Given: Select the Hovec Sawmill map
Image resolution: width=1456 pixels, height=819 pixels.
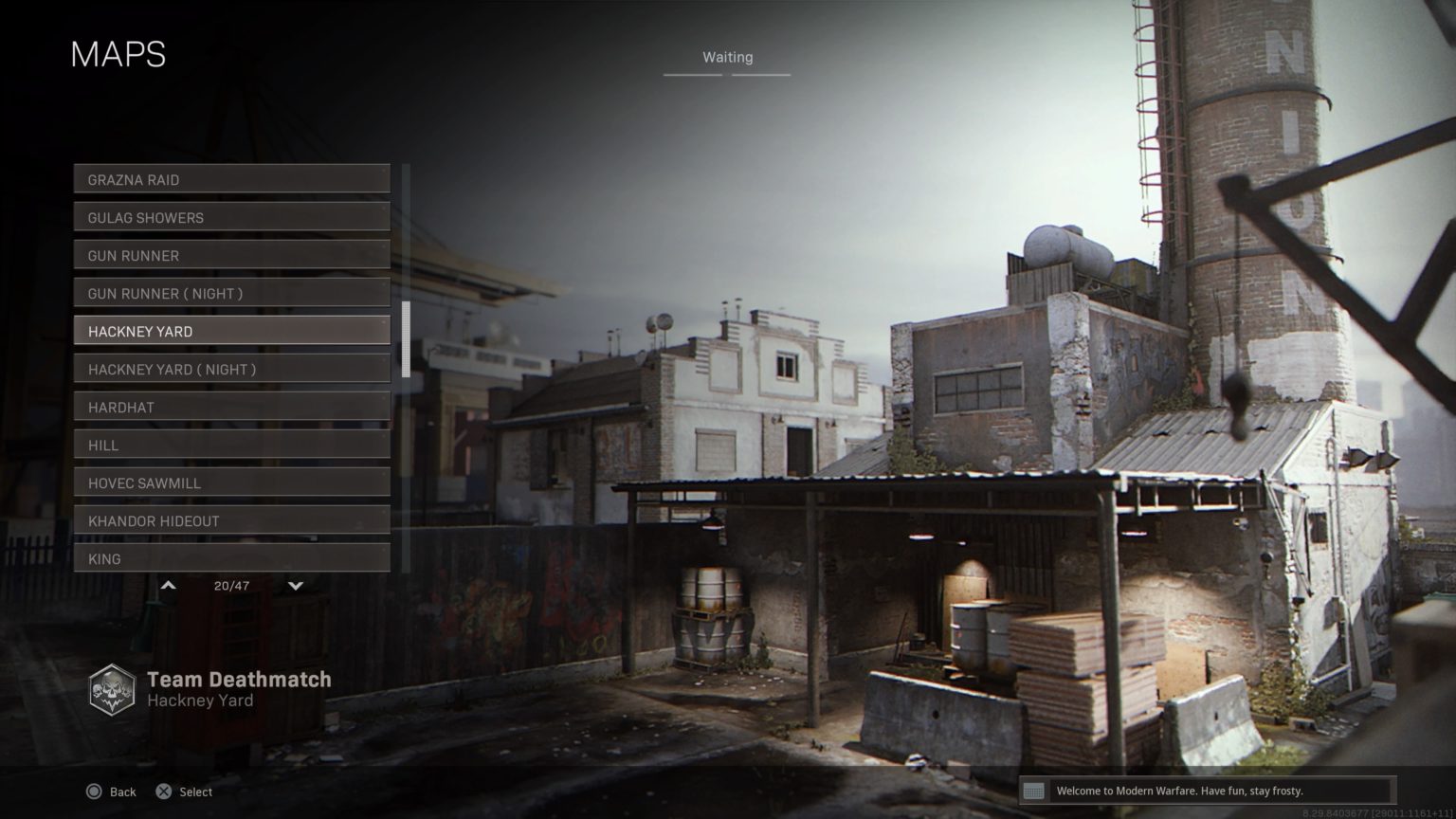Looking at the screenshot, I should point(231,482).
